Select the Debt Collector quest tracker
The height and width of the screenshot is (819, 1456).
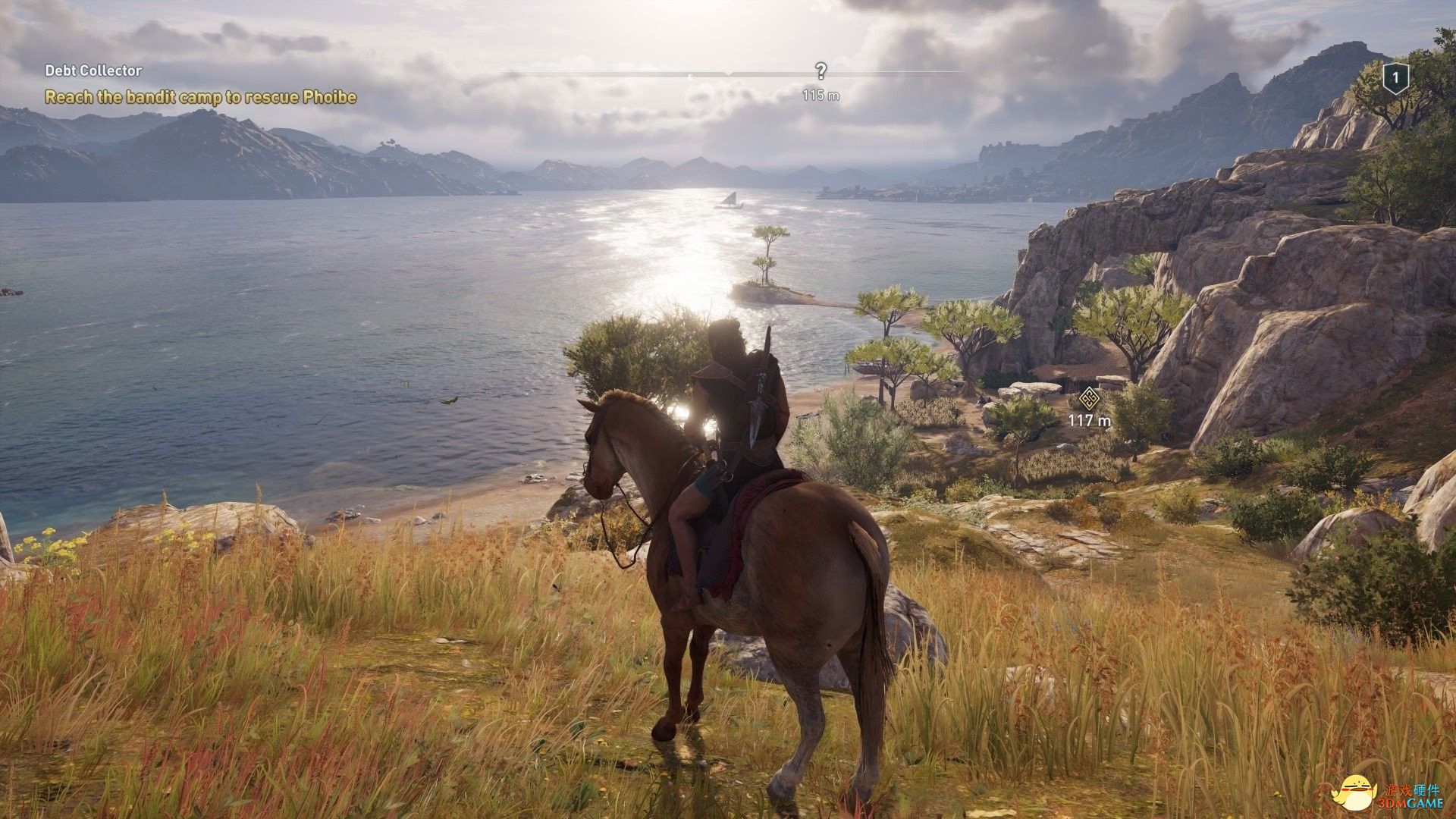tap(93, 71)
